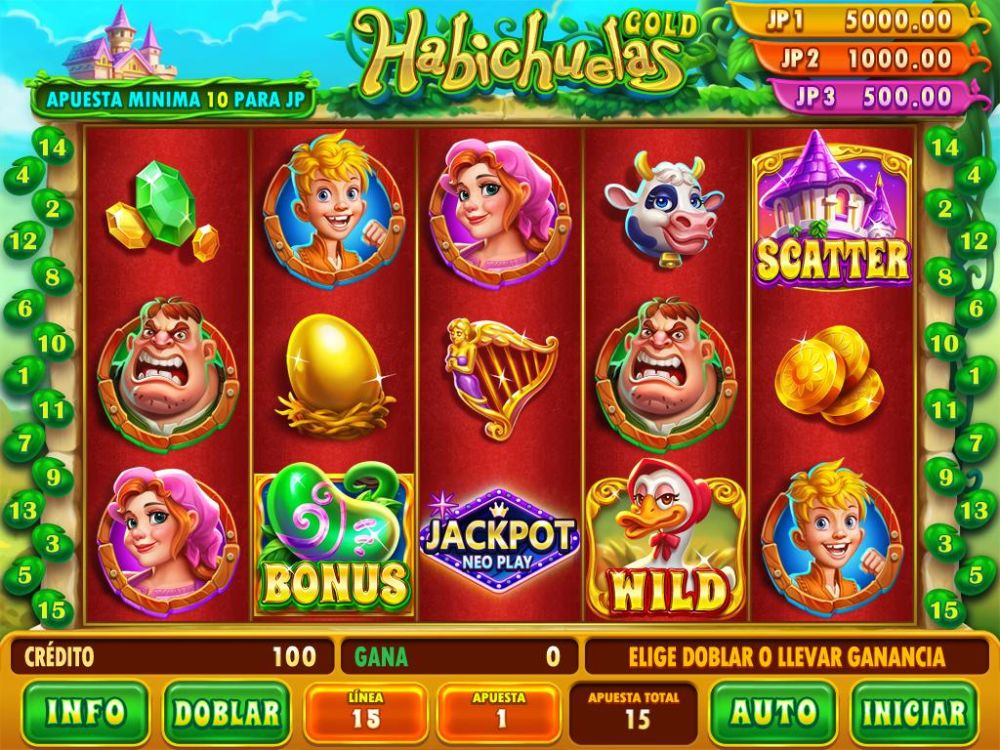Activate the DOBLAR gamble button
The width and height of the screenshot is (1000, 750).
point(226,712)
